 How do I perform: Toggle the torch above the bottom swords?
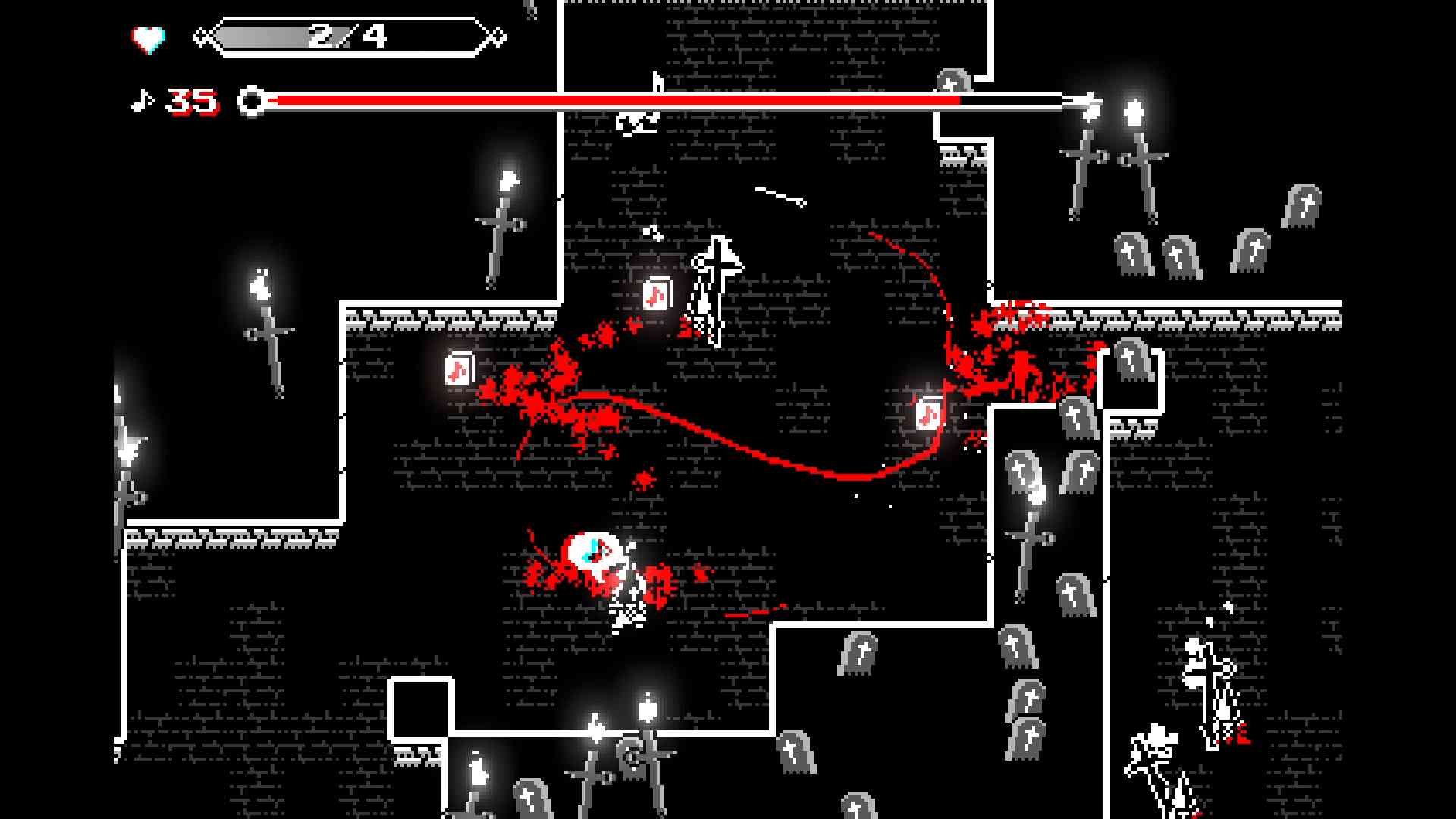click(x=646, y=709)
